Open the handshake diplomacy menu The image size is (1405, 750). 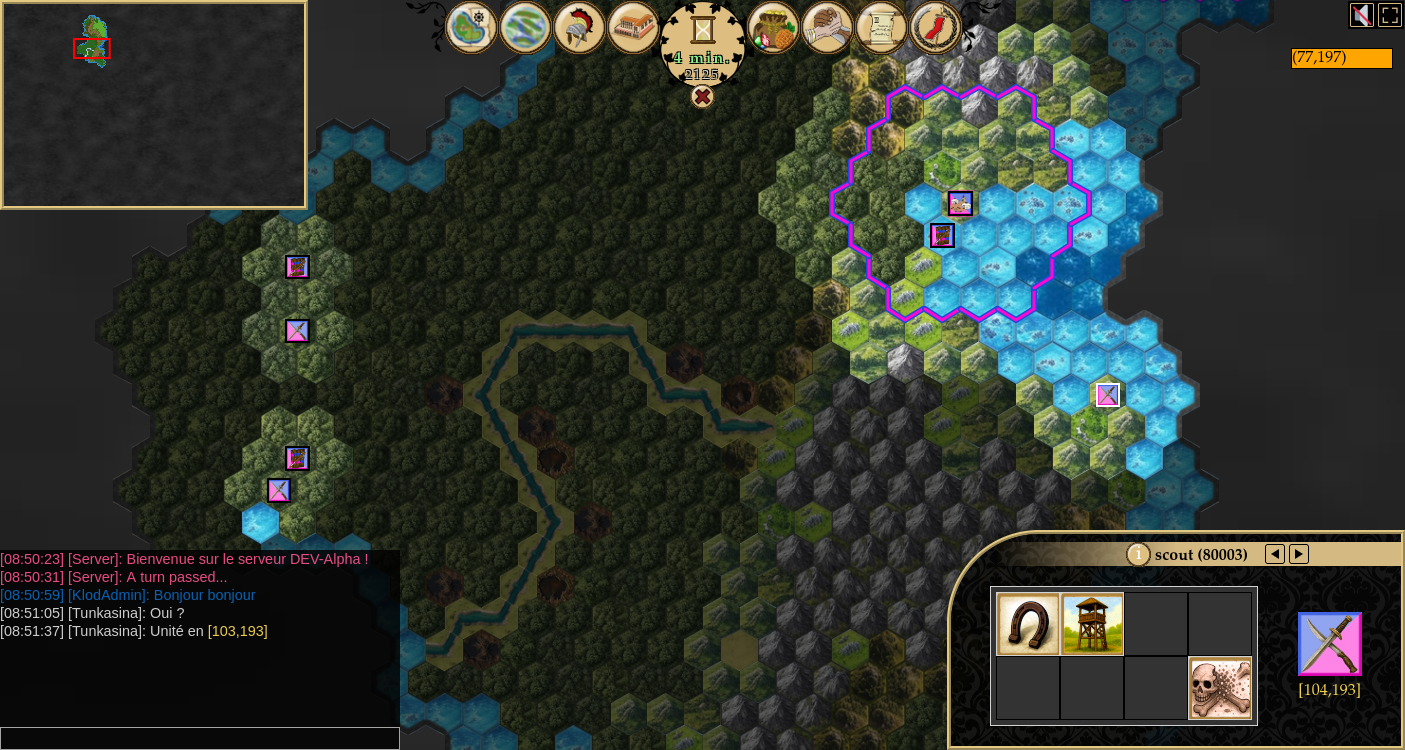tap(827, 28)
